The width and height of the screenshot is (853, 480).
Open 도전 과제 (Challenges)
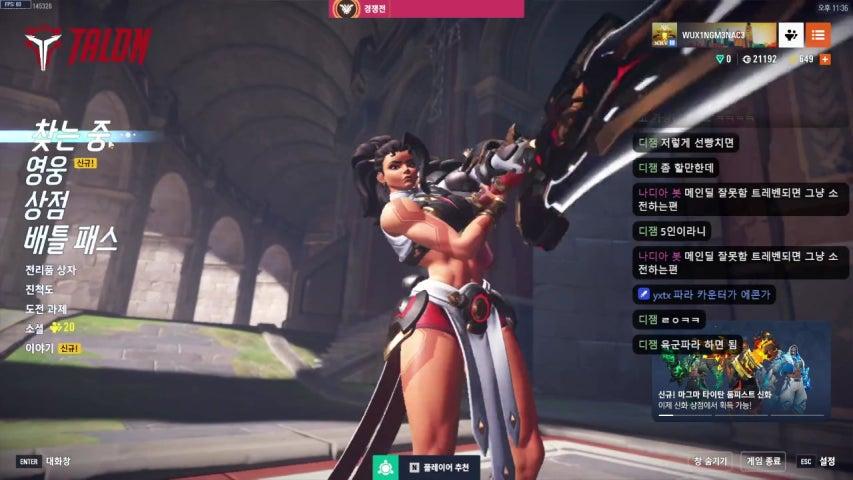coord(48,308)
